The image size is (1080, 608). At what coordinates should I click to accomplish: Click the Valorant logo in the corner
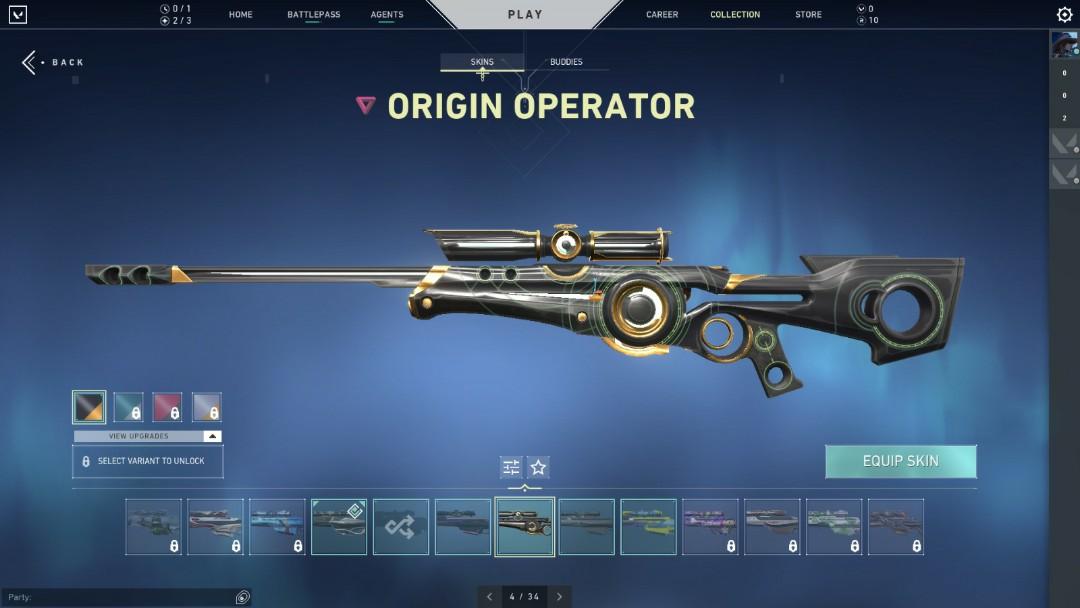17,15
